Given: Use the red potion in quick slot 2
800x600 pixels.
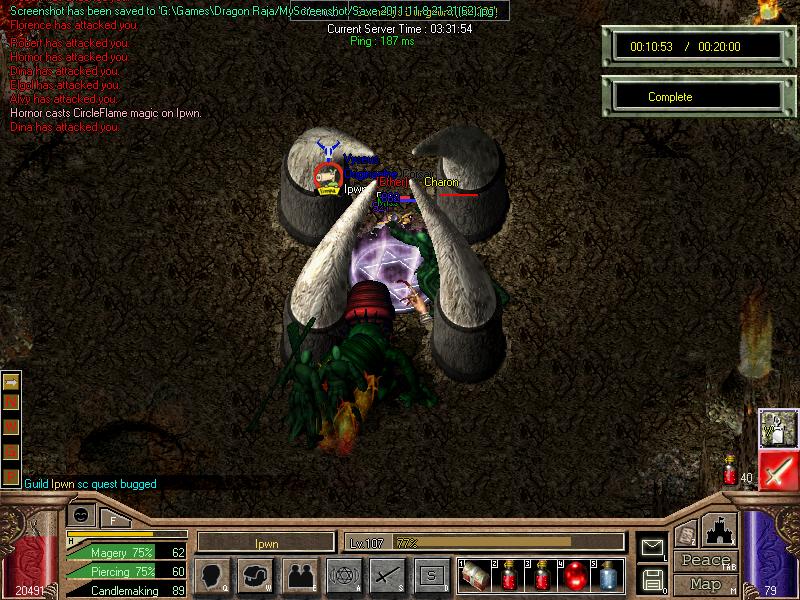Looking at the screenshot, I should [x=508, y=576].
